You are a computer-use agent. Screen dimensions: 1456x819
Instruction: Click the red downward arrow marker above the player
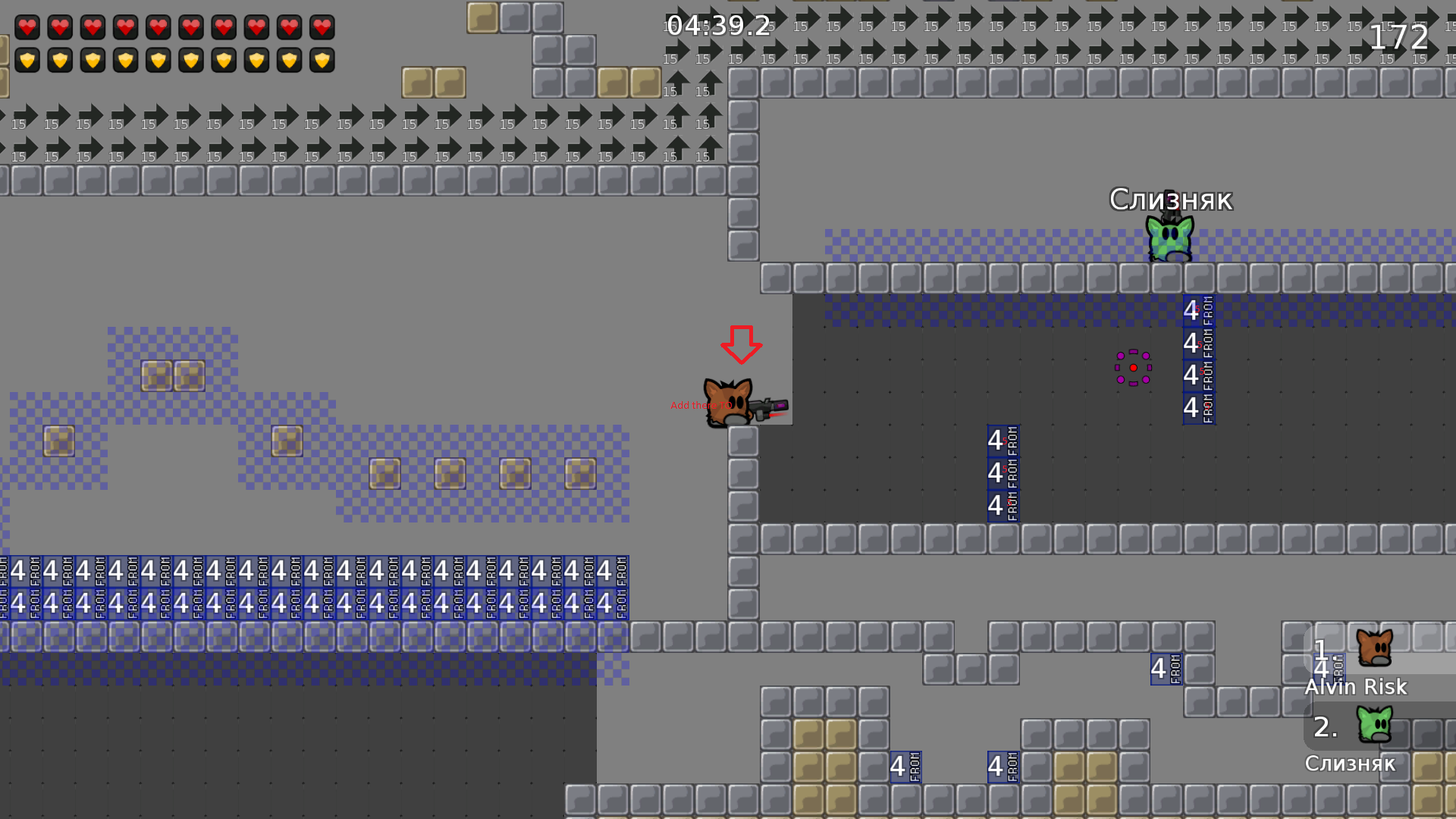tap(741, 345)
